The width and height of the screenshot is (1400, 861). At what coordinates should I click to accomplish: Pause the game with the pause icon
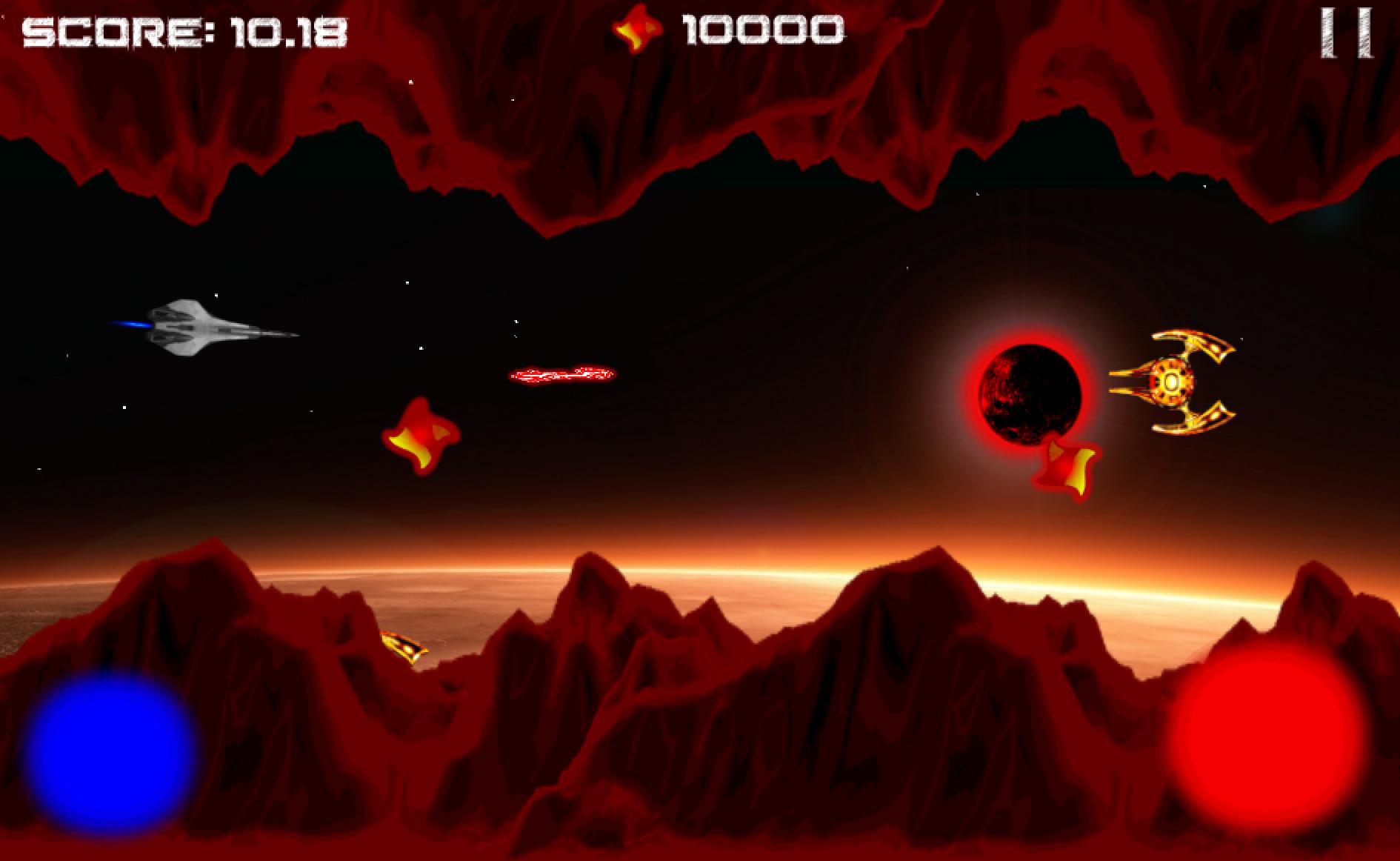click(1346, 33)
